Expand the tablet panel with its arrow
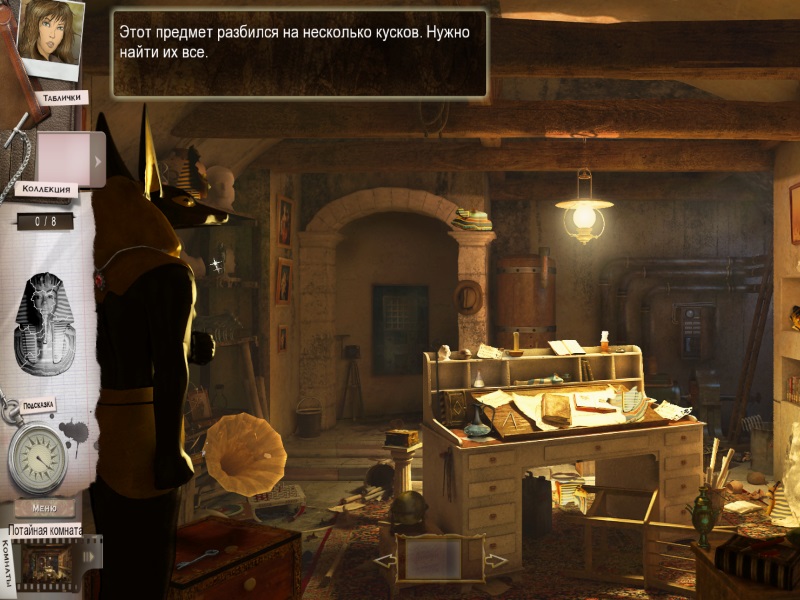This screenshot has width=800, height=600. (x=97, y=160)
